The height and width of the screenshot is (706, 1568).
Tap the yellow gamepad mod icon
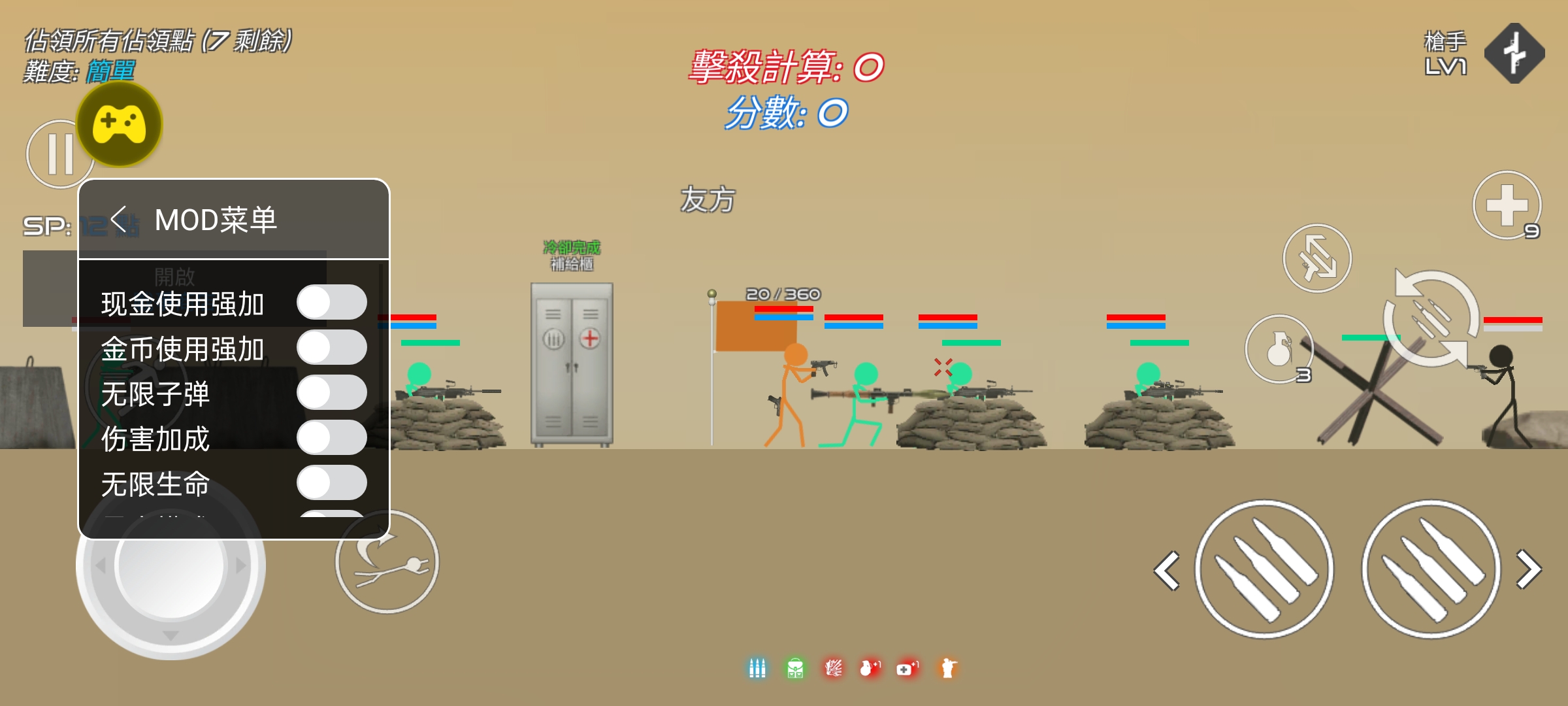pos(120,124)
